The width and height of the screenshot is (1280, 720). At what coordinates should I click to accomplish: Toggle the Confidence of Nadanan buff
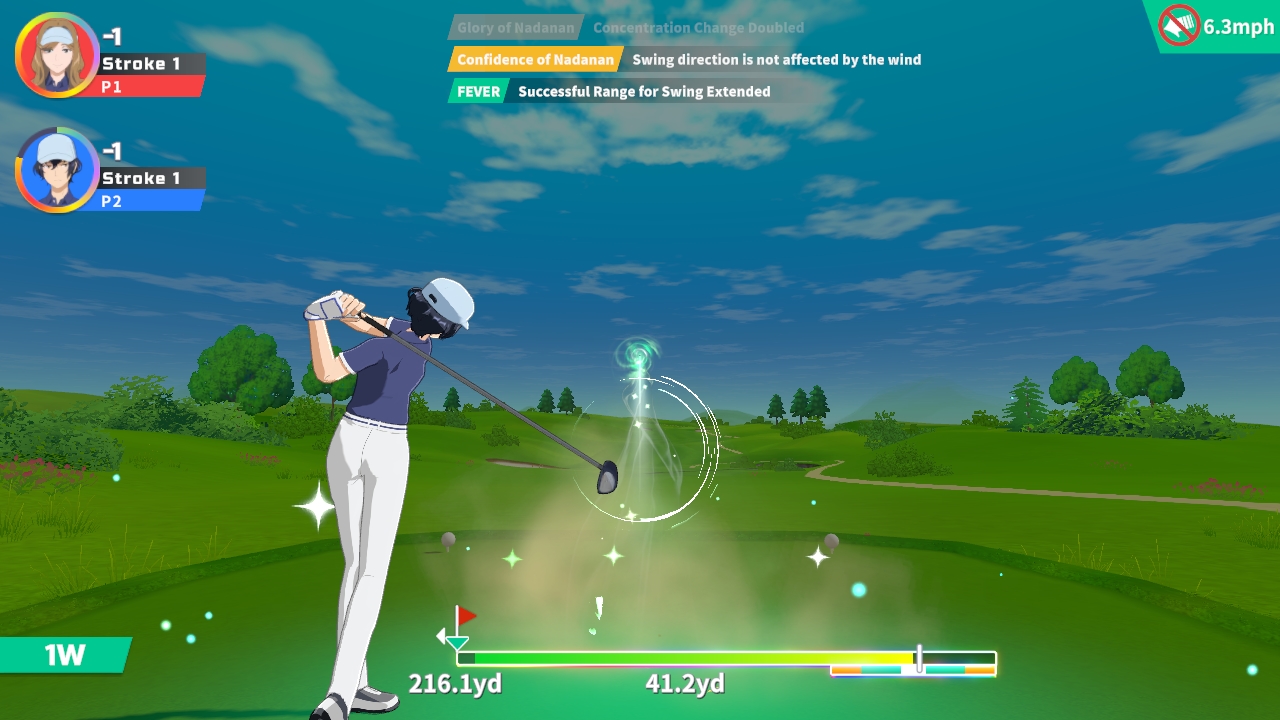click(535, 60)
